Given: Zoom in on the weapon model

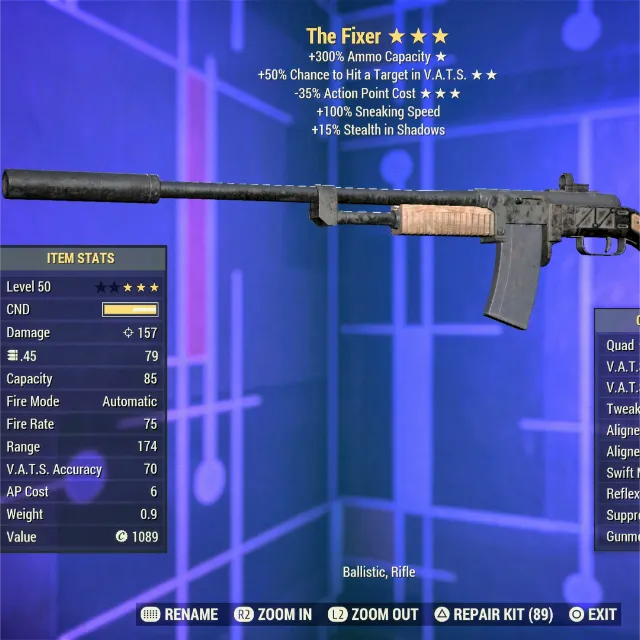Looking at the screenshot, I should pyautogui.click(x=273, y=614).
